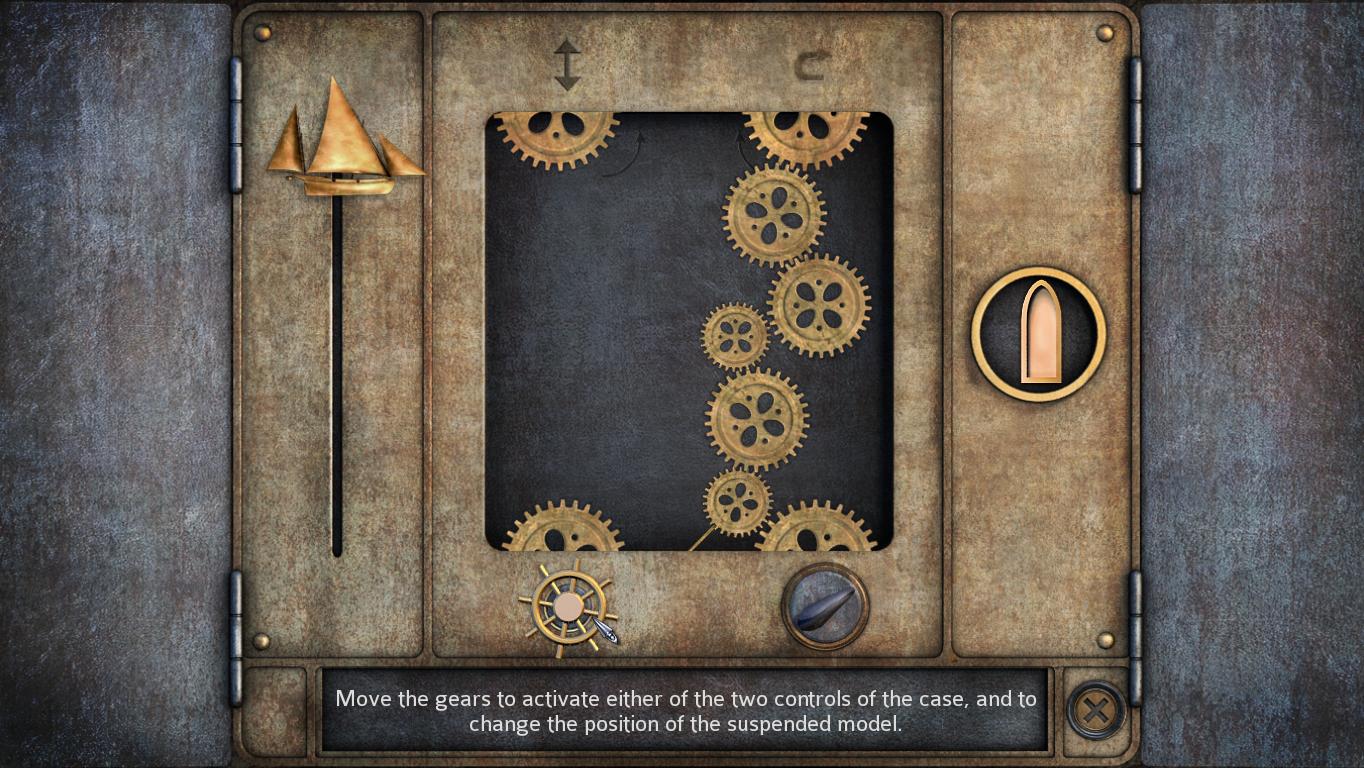Select the arch-shaped slot in the gold ring
This screenshot has width=1364, height=768.
click(x=1039, y=334)
